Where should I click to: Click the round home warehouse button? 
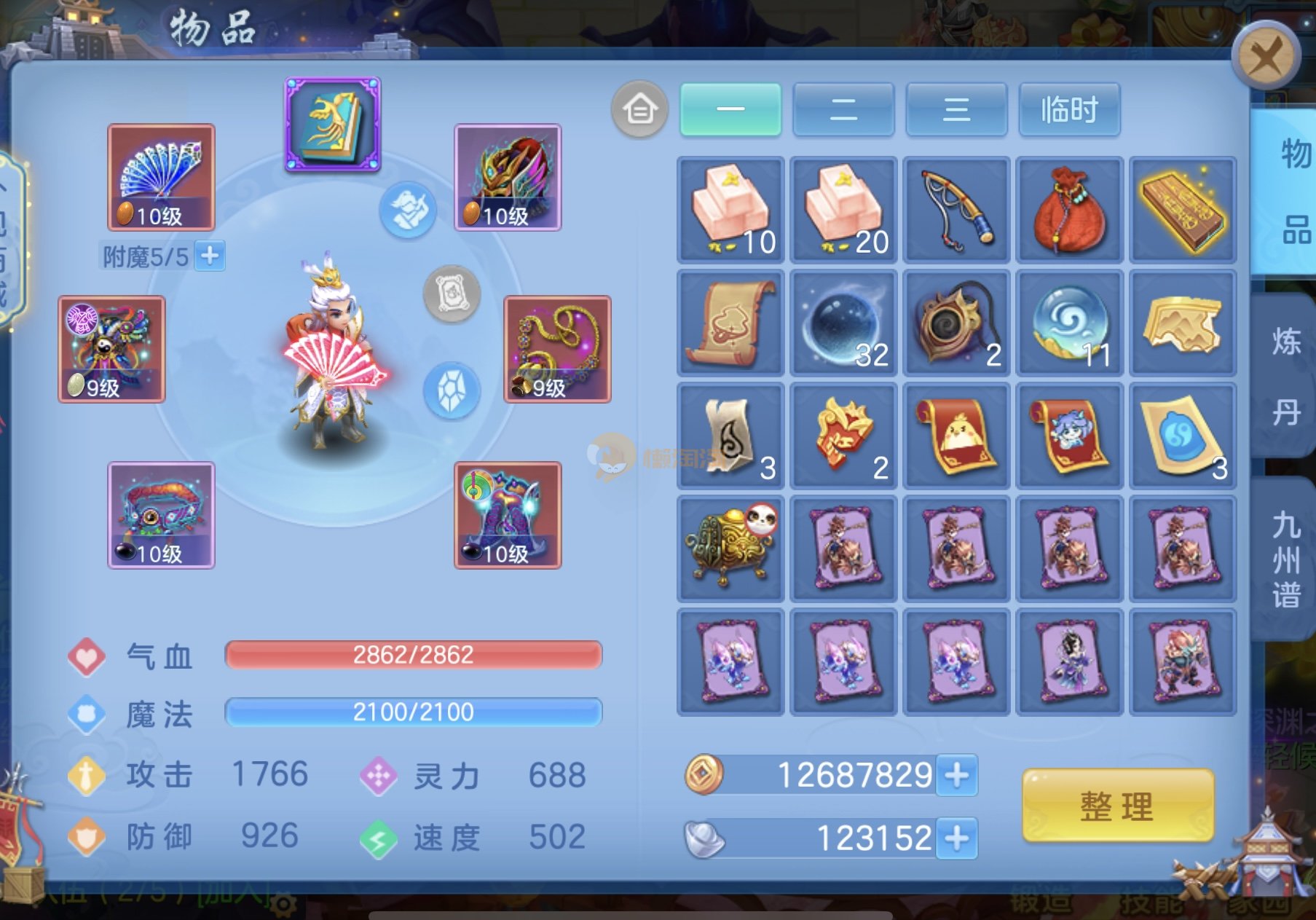pos(639,109)
